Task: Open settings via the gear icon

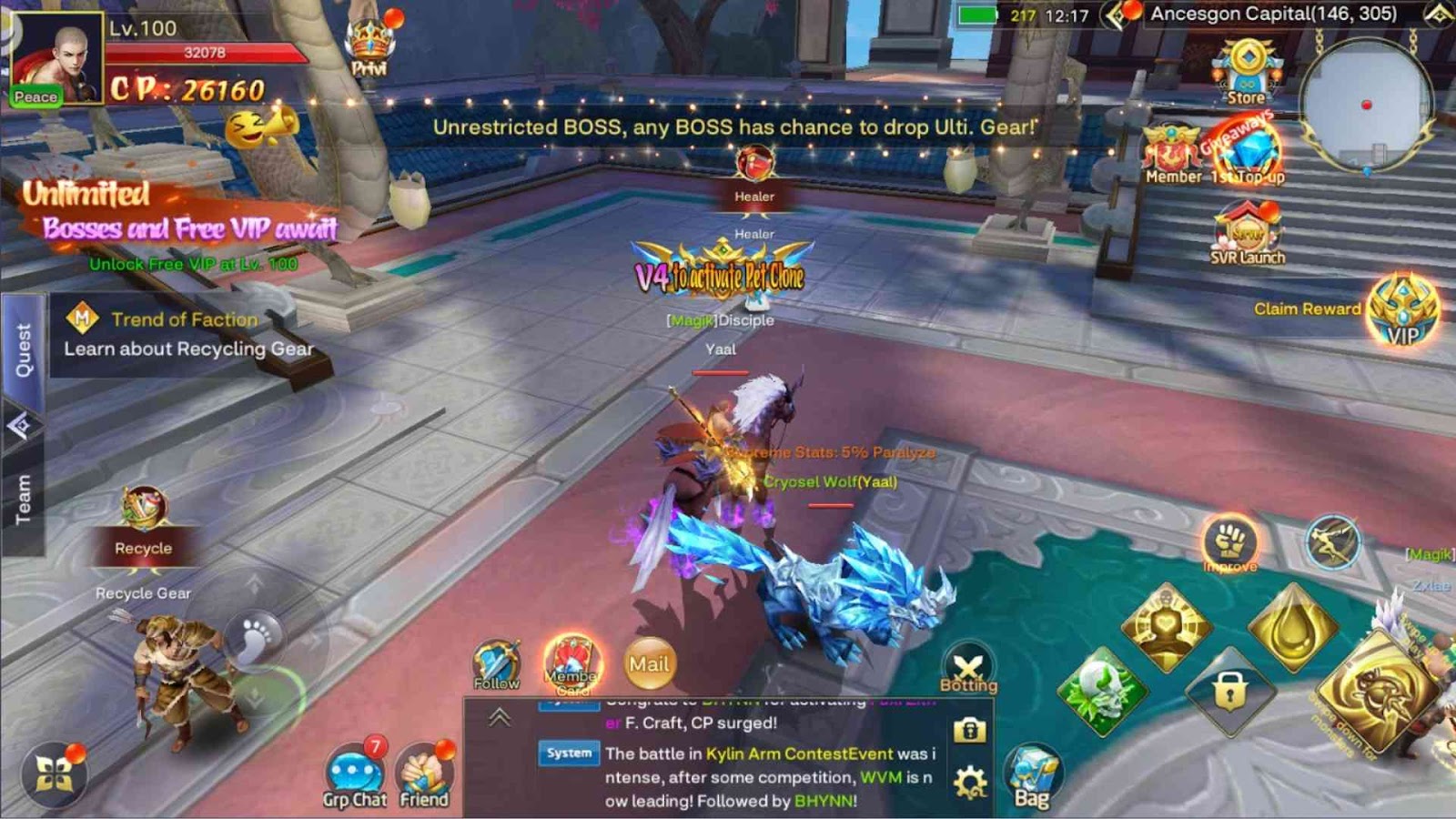Action: [x=970, y=783]
